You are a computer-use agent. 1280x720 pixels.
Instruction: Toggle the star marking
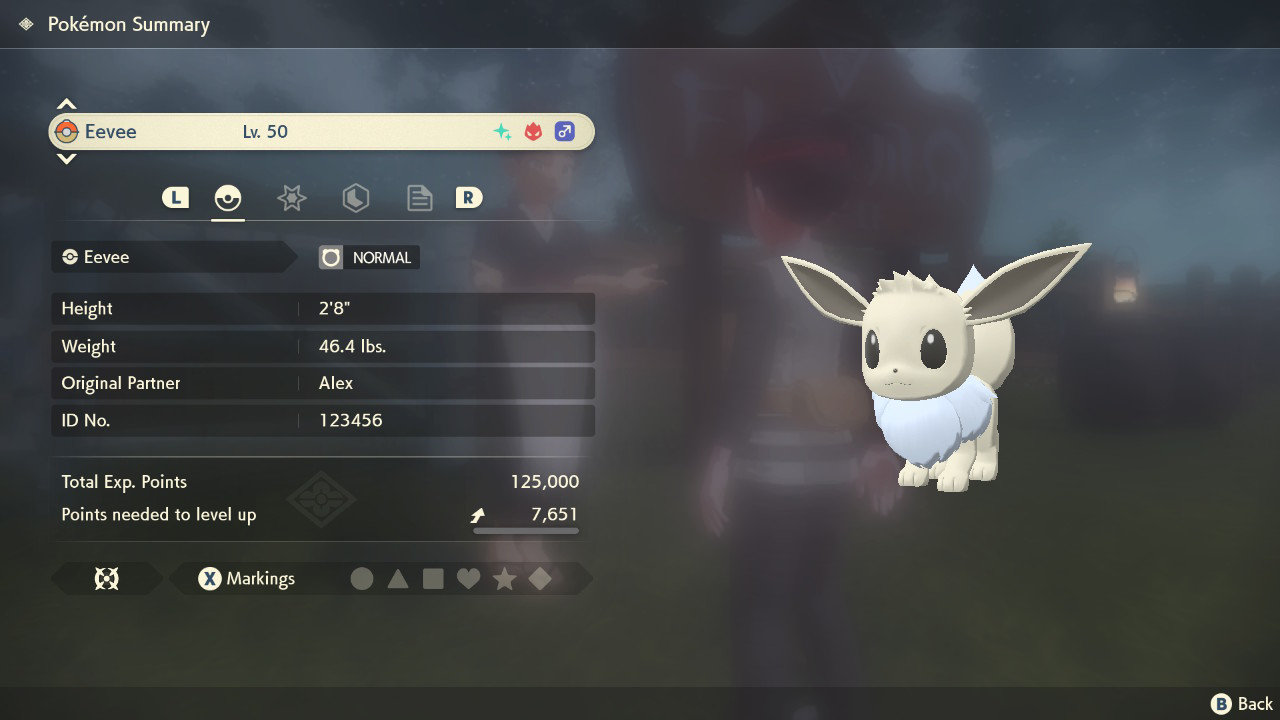tap(504, 578)
